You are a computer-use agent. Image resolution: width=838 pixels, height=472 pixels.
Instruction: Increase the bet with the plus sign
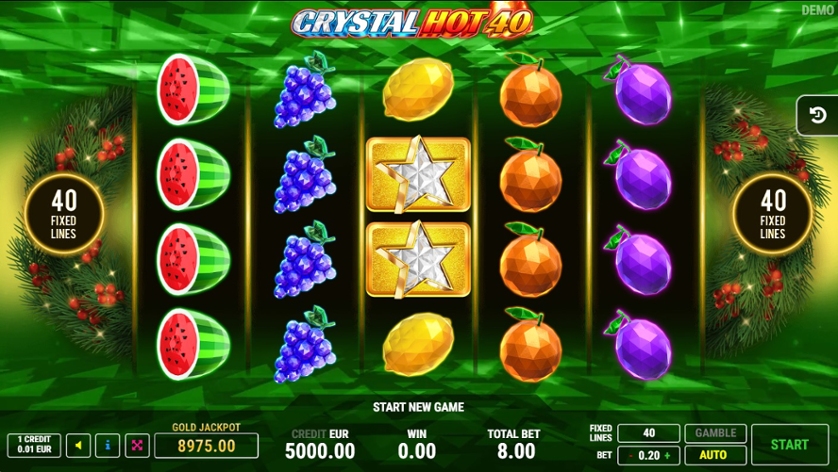668,454
